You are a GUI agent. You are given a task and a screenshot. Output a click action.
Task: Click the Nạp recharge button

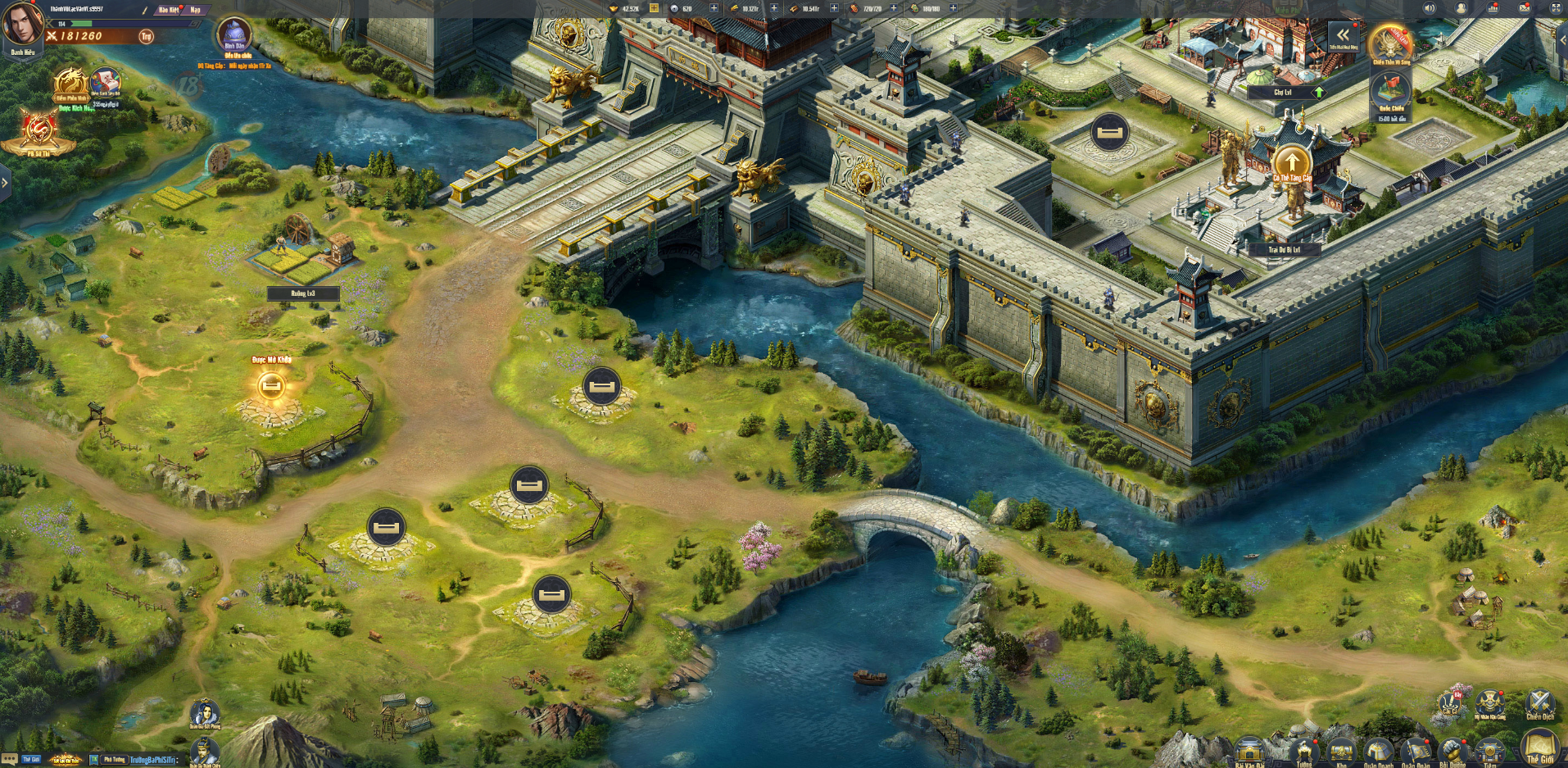pos(195,10)
